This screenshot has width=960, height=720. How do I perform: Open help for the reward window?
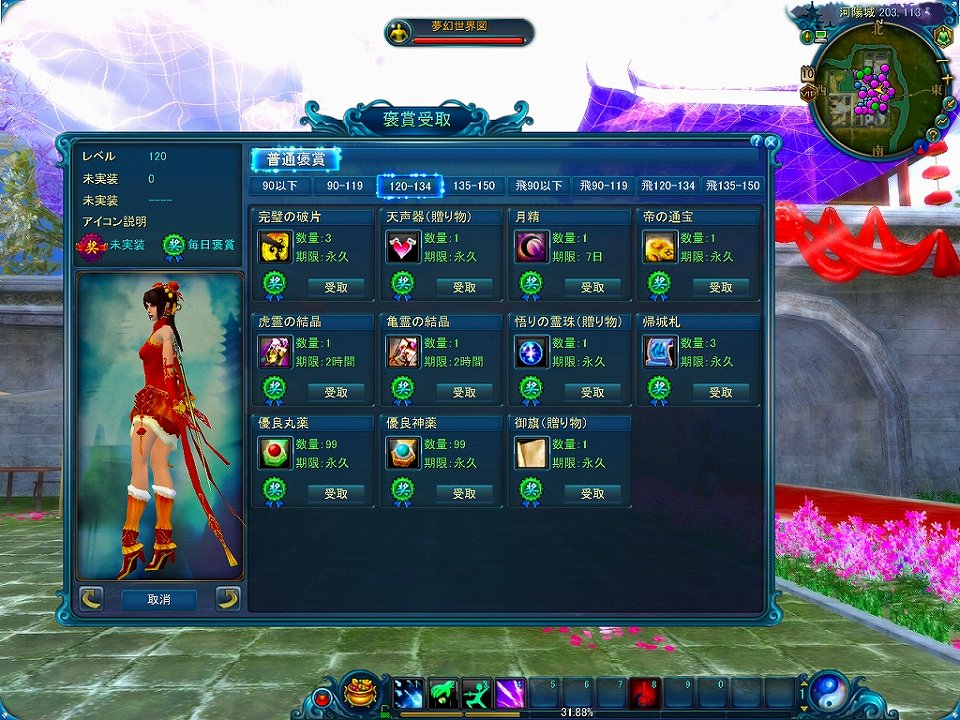pyautogui.click(x=756, y=142)
